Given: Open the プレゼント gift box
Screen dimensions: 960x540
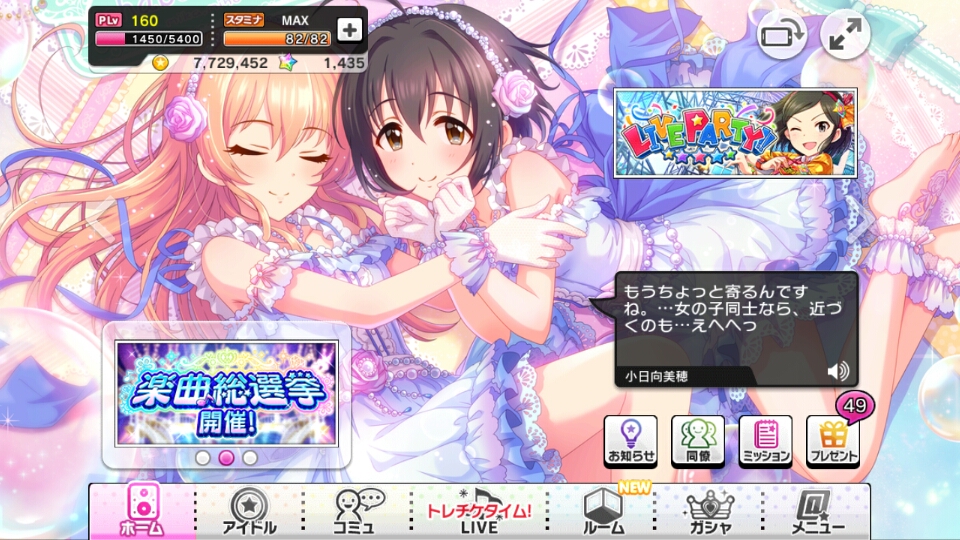Looking at the screenshot, I should point(832,441).
